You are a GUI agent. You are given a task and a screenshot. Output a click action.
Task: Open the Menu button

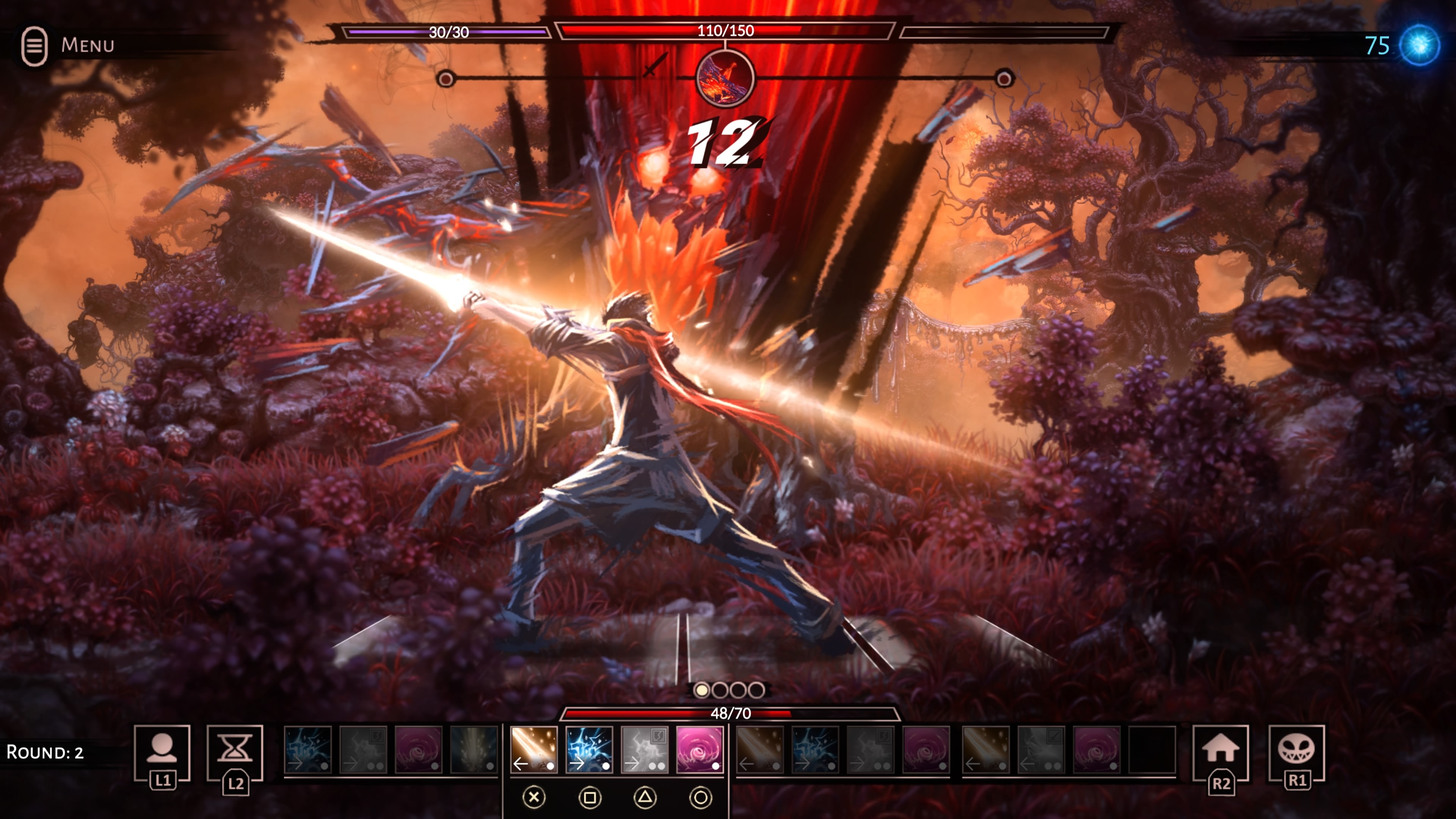click(68, 45)
